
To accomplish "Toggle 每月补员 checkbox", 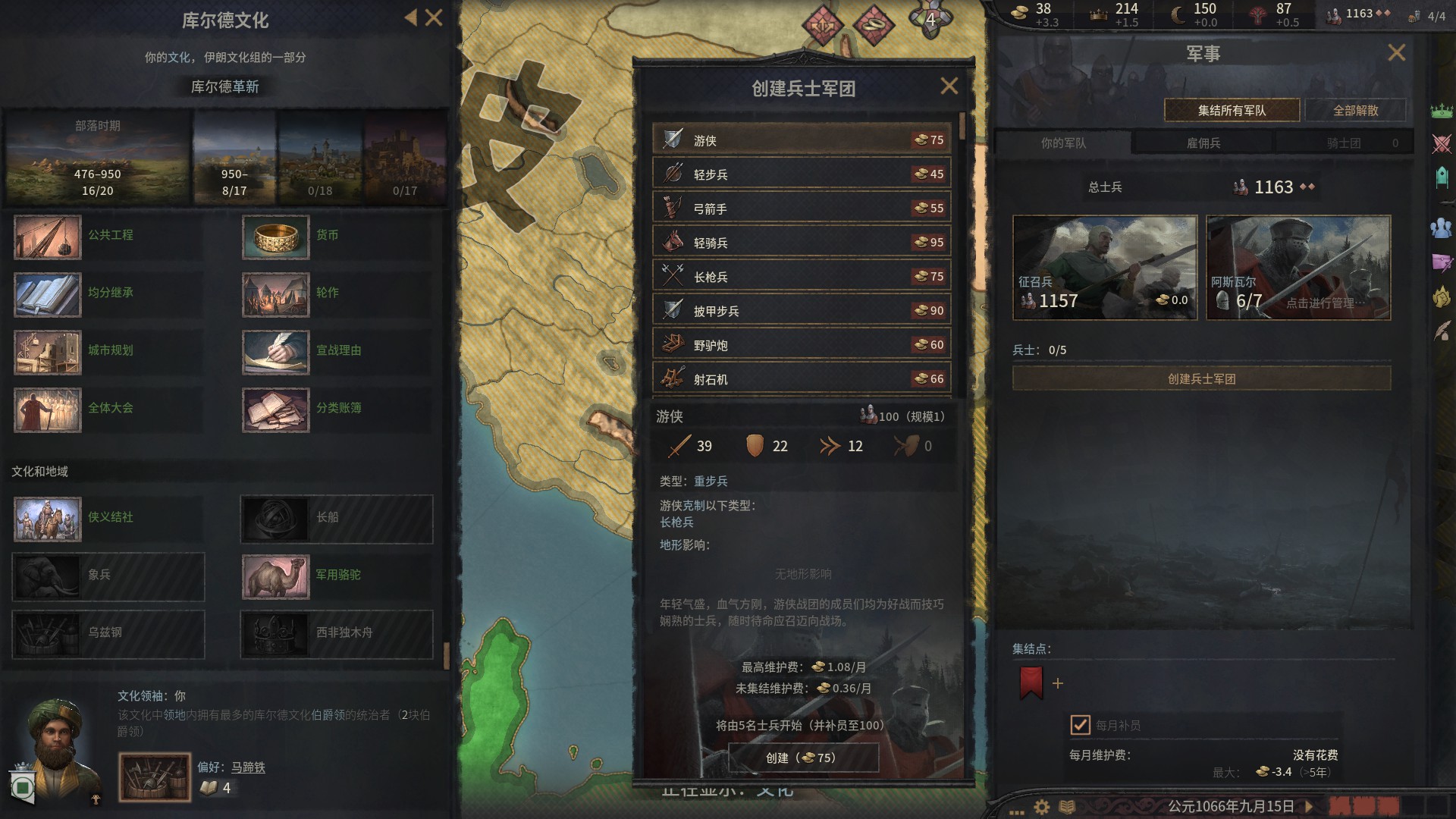I will (x=1080, y=724).
